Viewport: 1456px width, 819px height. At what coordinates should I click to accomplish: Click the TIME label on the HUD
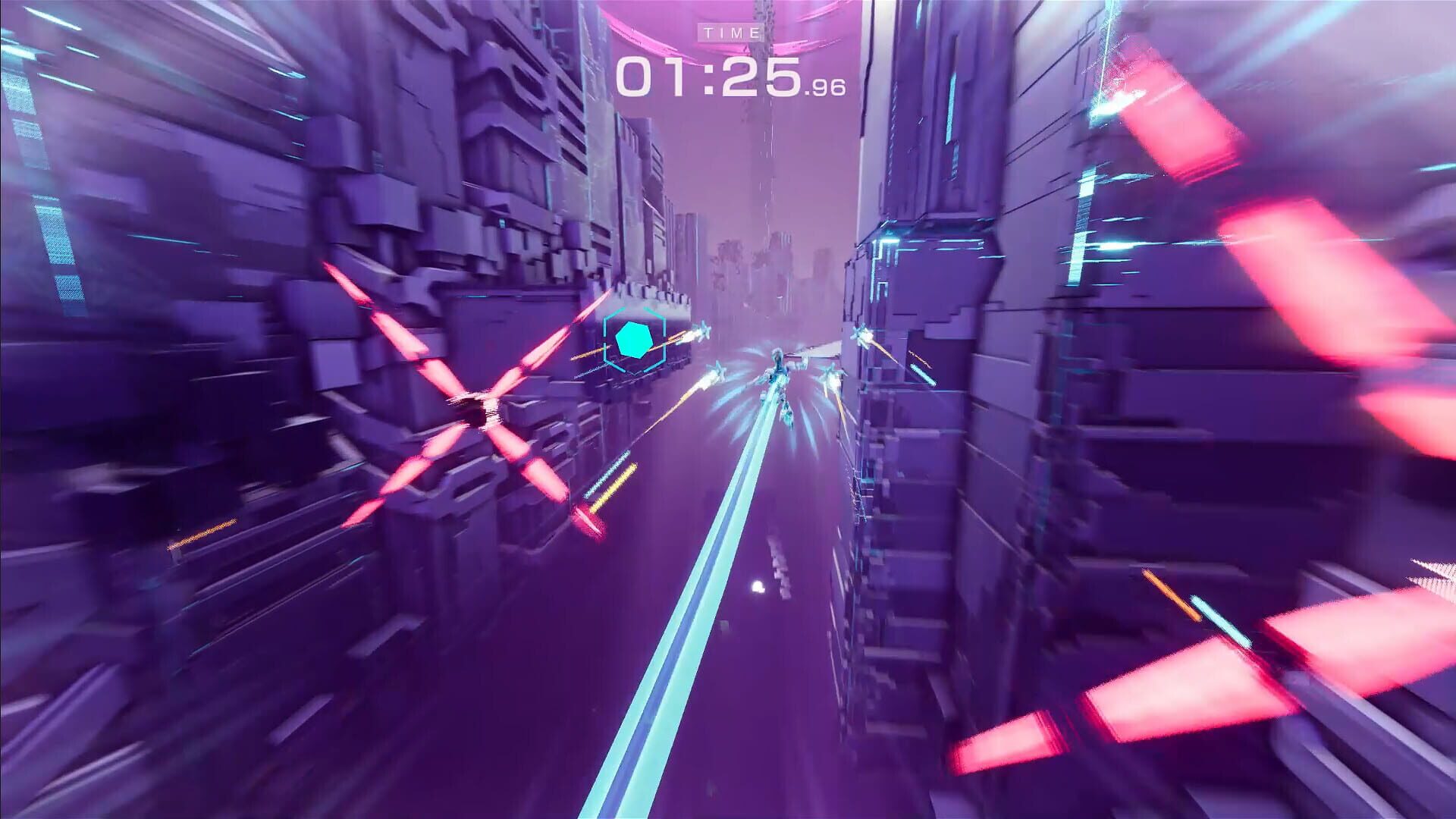point(730,32)
